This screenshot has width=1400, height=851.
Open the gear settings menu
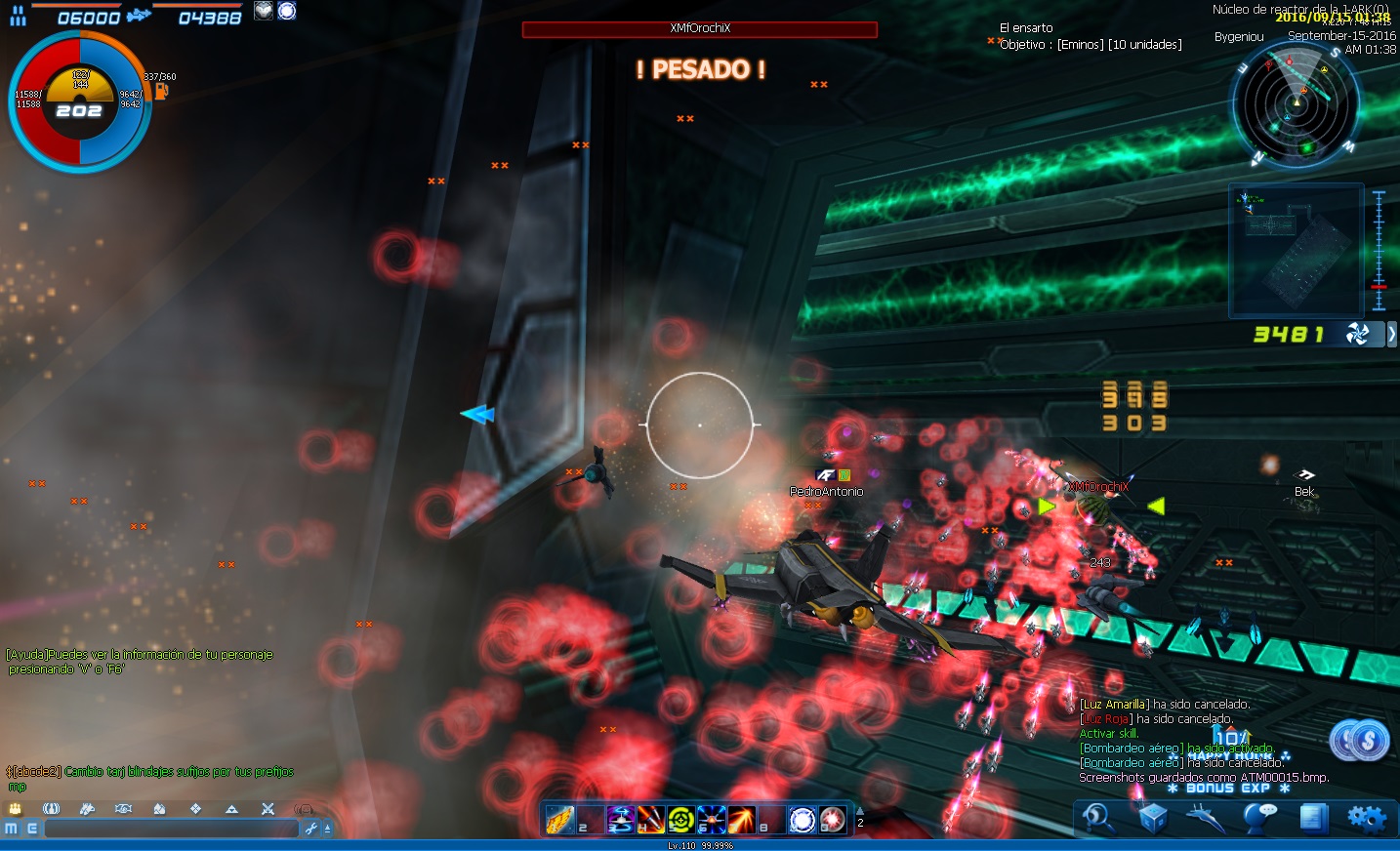coord(1367,818)
